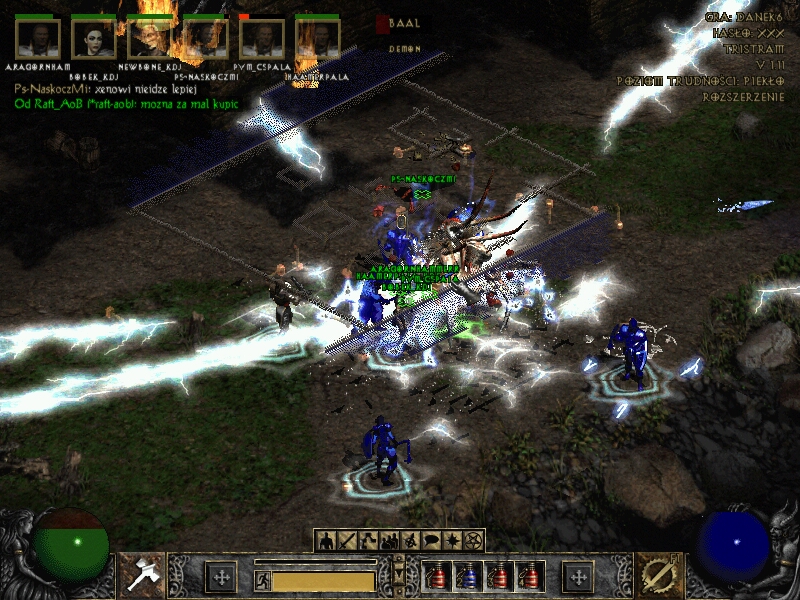Change the left-click hammer skill
Screen dimensions: 800x600
pyautogui.click(x=142, y=575)
